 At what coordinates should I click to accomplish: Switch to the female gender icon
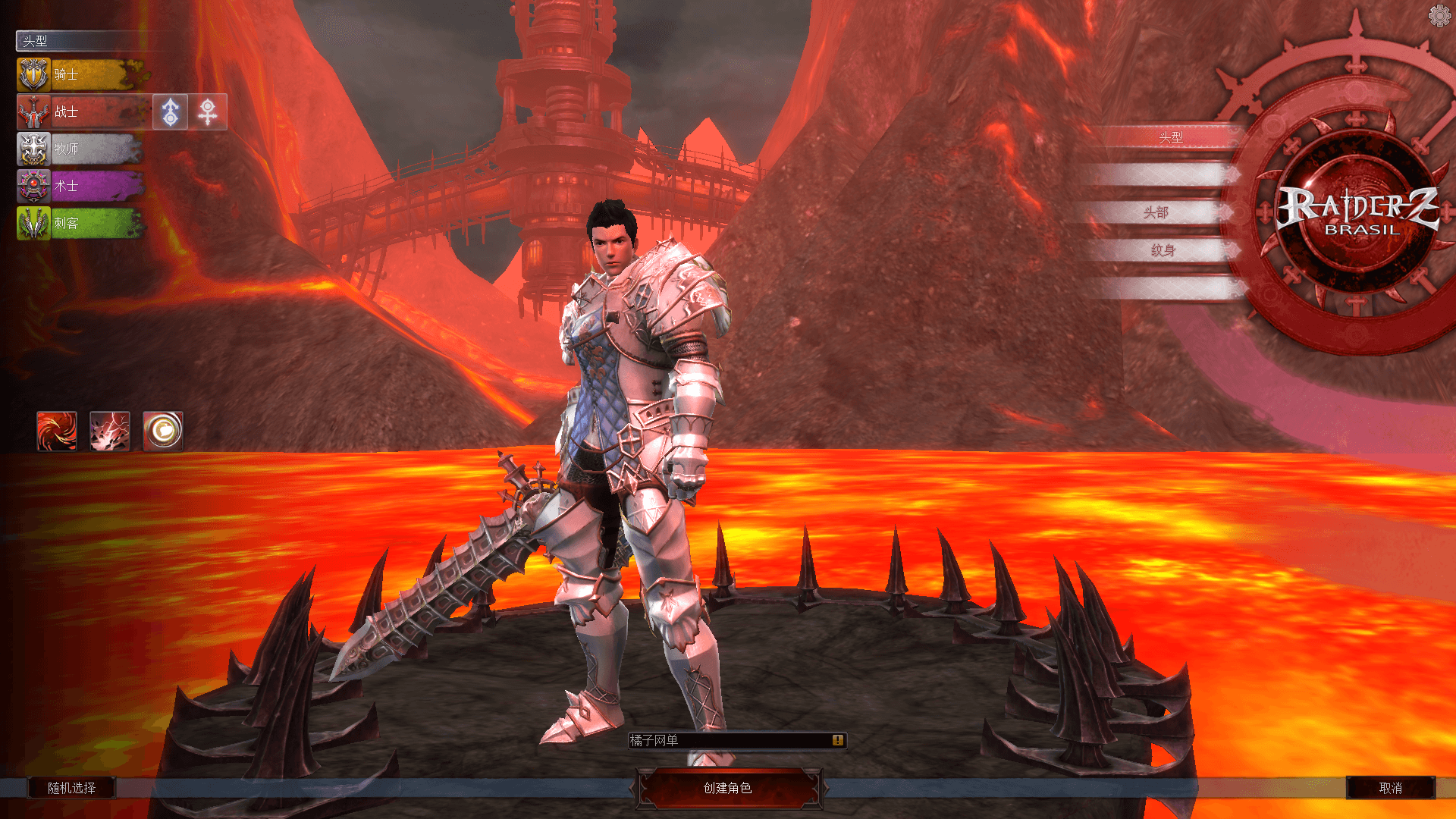pos(208,112)
